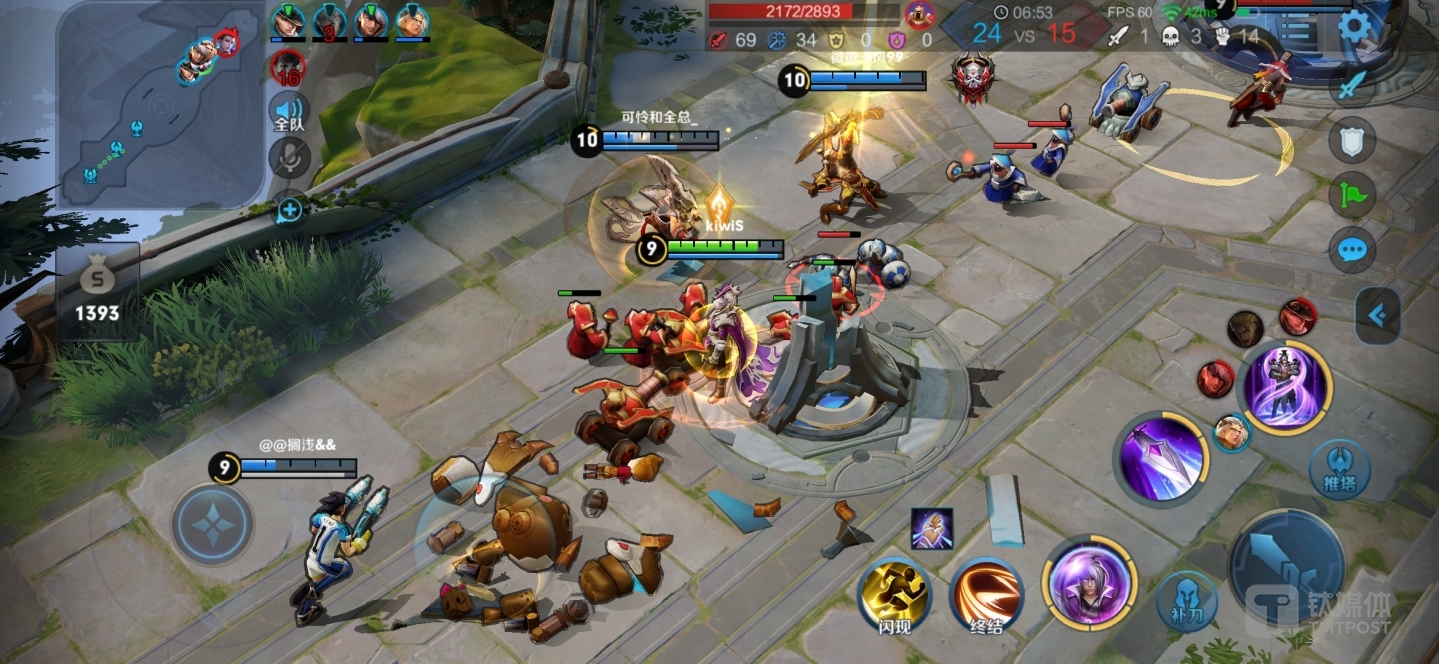Image resolution: width=1439 pixels, height=664 pixels.
Task: Cast the purple dagger skill
Action: coord(1160,459)
